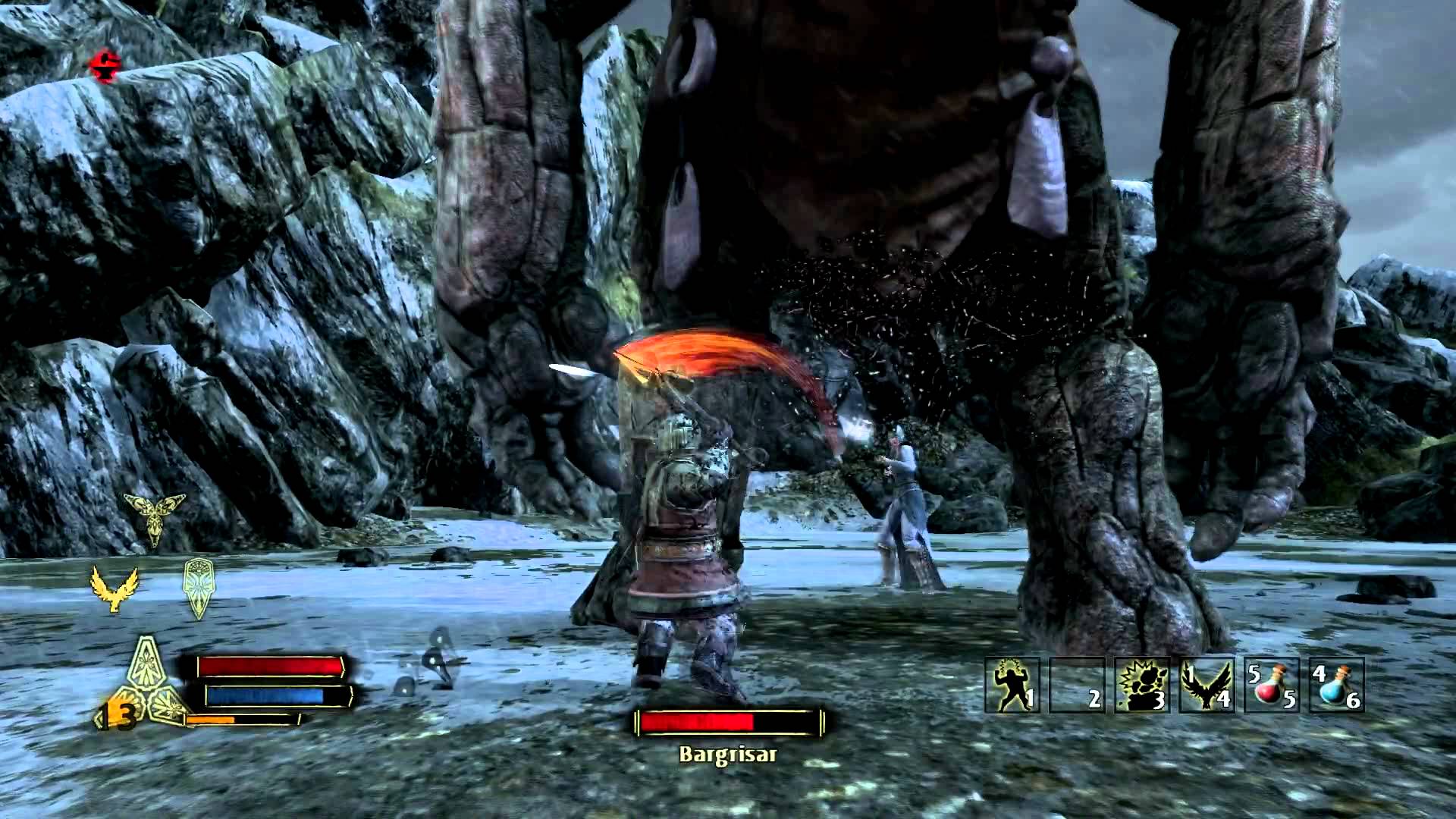Click the pale shield emblem icon

point(198,587)
